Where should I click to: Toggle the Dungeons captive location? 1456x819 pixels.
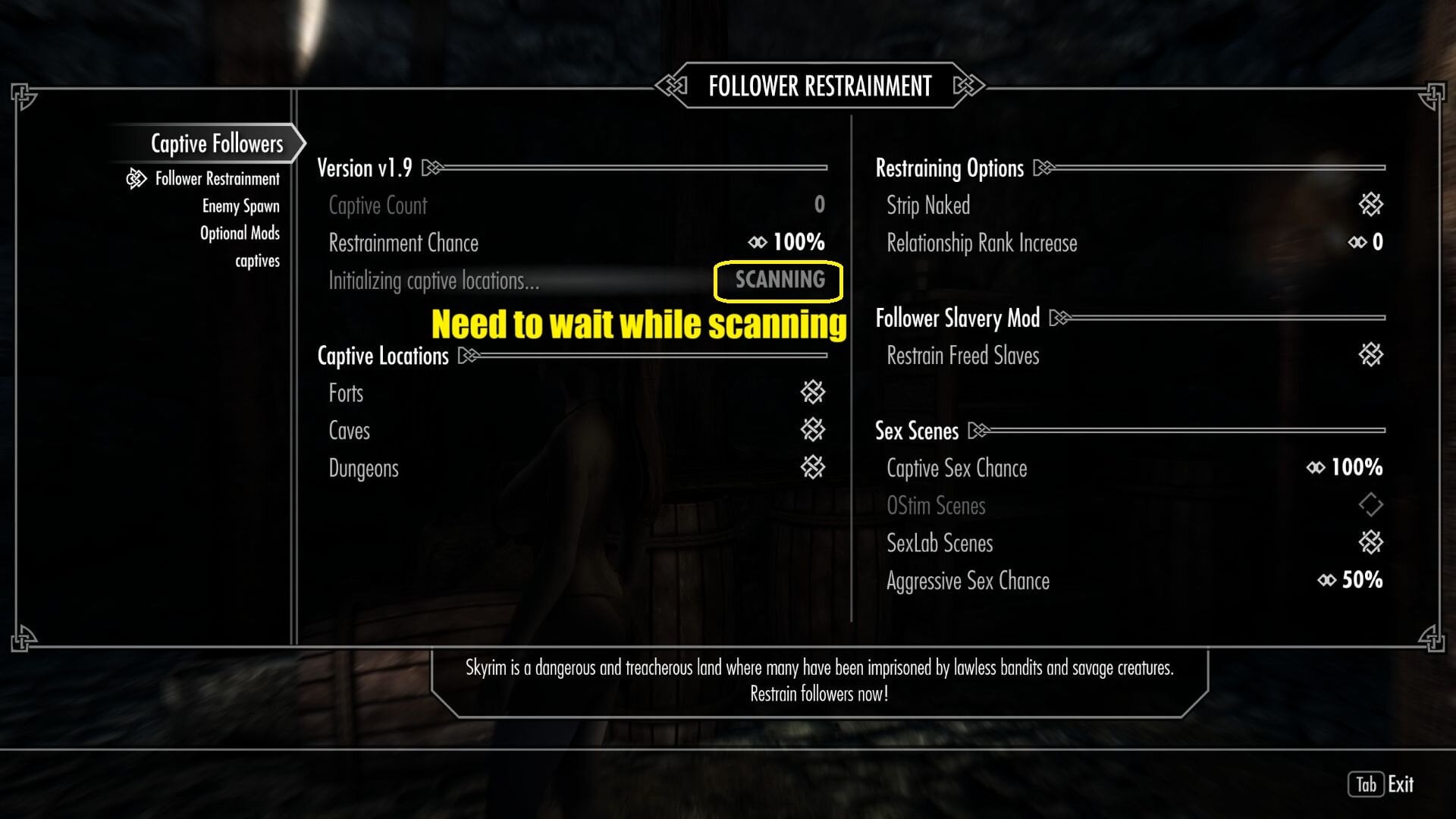point(813,468)
